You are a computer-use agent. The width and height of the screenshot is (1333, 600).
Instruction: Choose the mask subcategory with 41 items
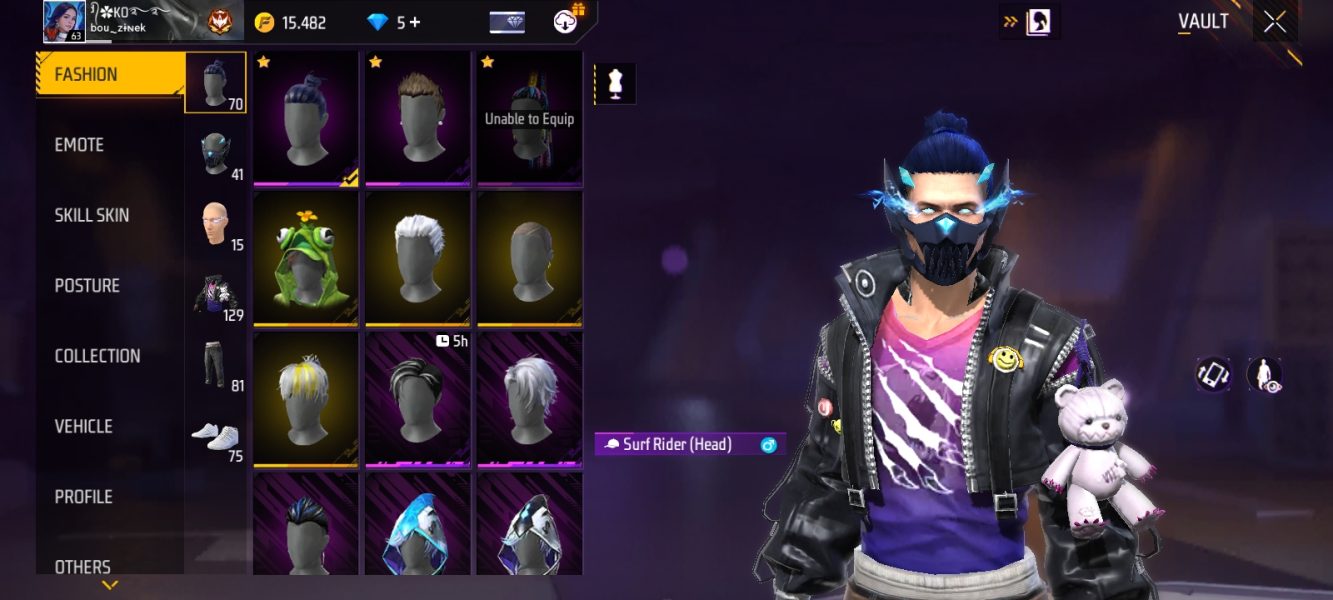[216, 155]
